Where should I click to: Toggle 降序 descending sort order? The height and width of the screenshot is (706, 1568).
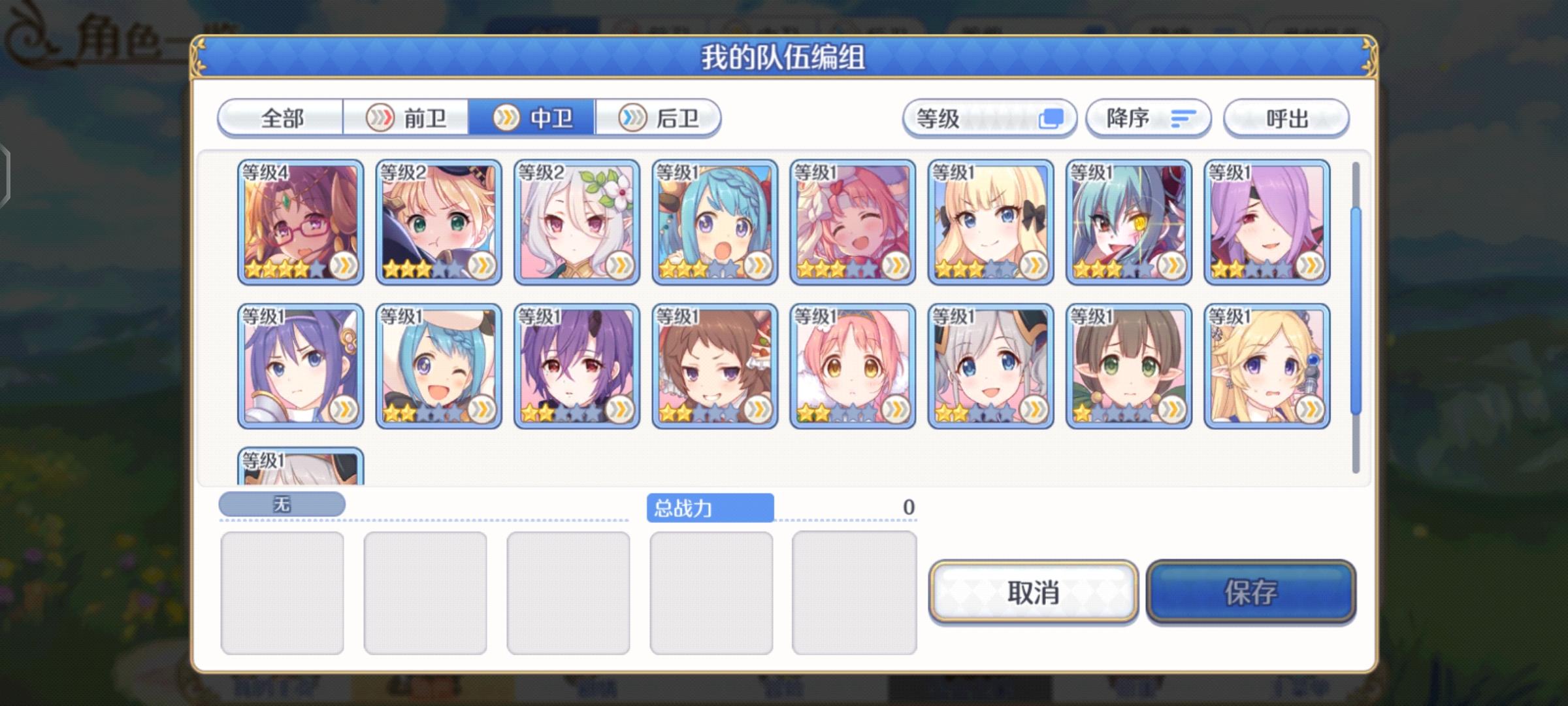pyautogui.click(x=1149, y=118)
